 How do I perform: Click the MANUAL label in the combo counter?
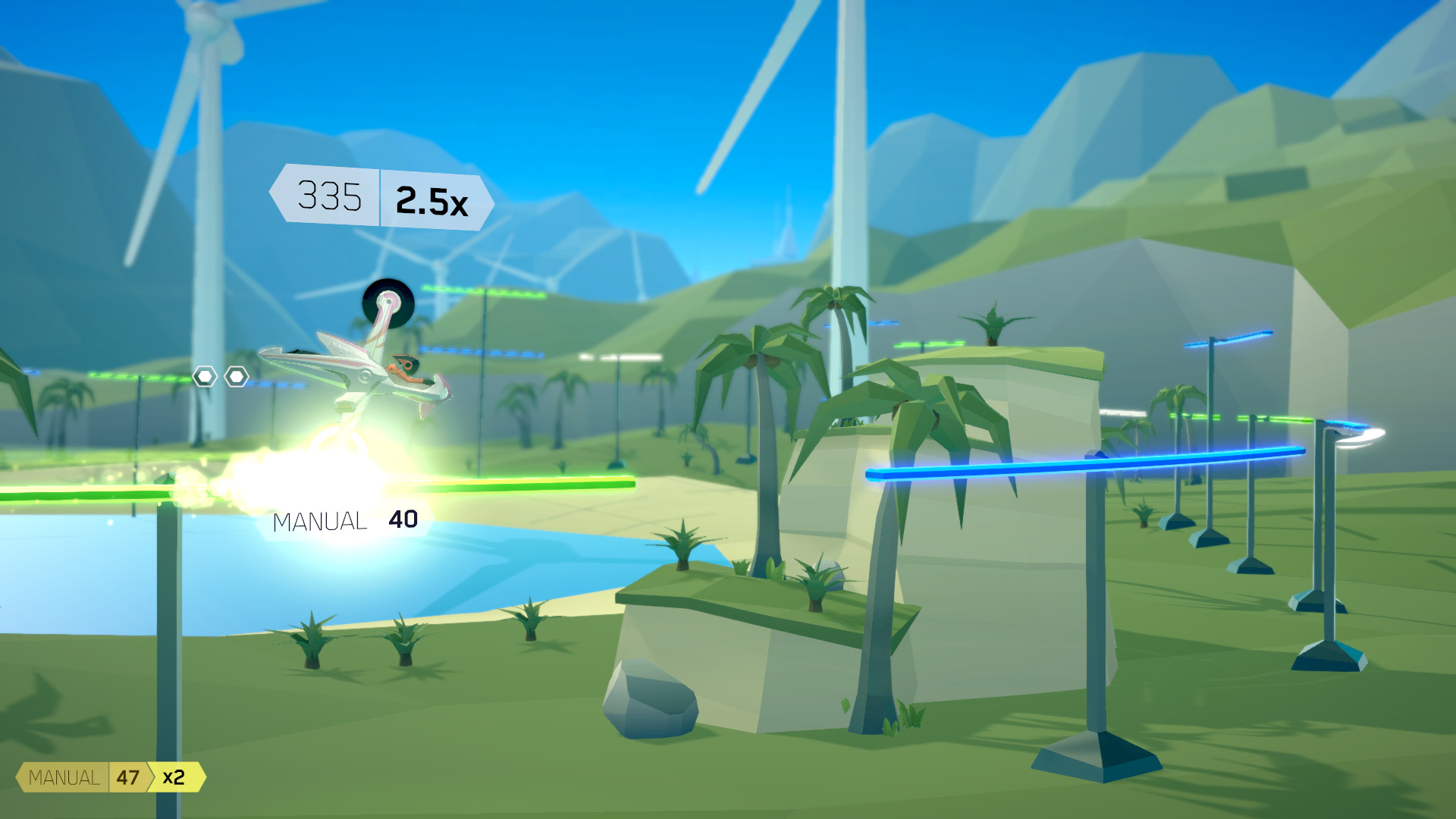64,777
